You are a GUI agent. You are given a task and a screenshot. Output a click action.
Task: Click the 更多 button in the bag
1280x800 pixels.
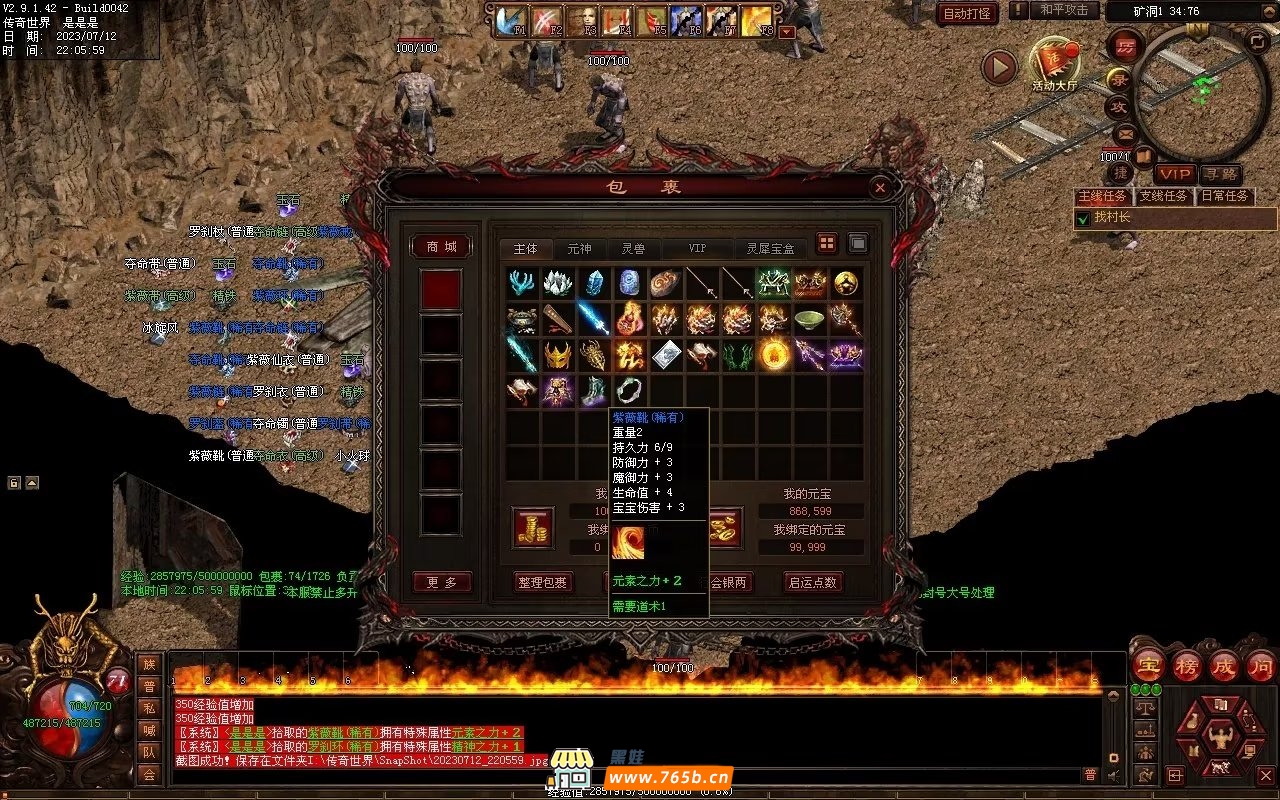(441, 582)
